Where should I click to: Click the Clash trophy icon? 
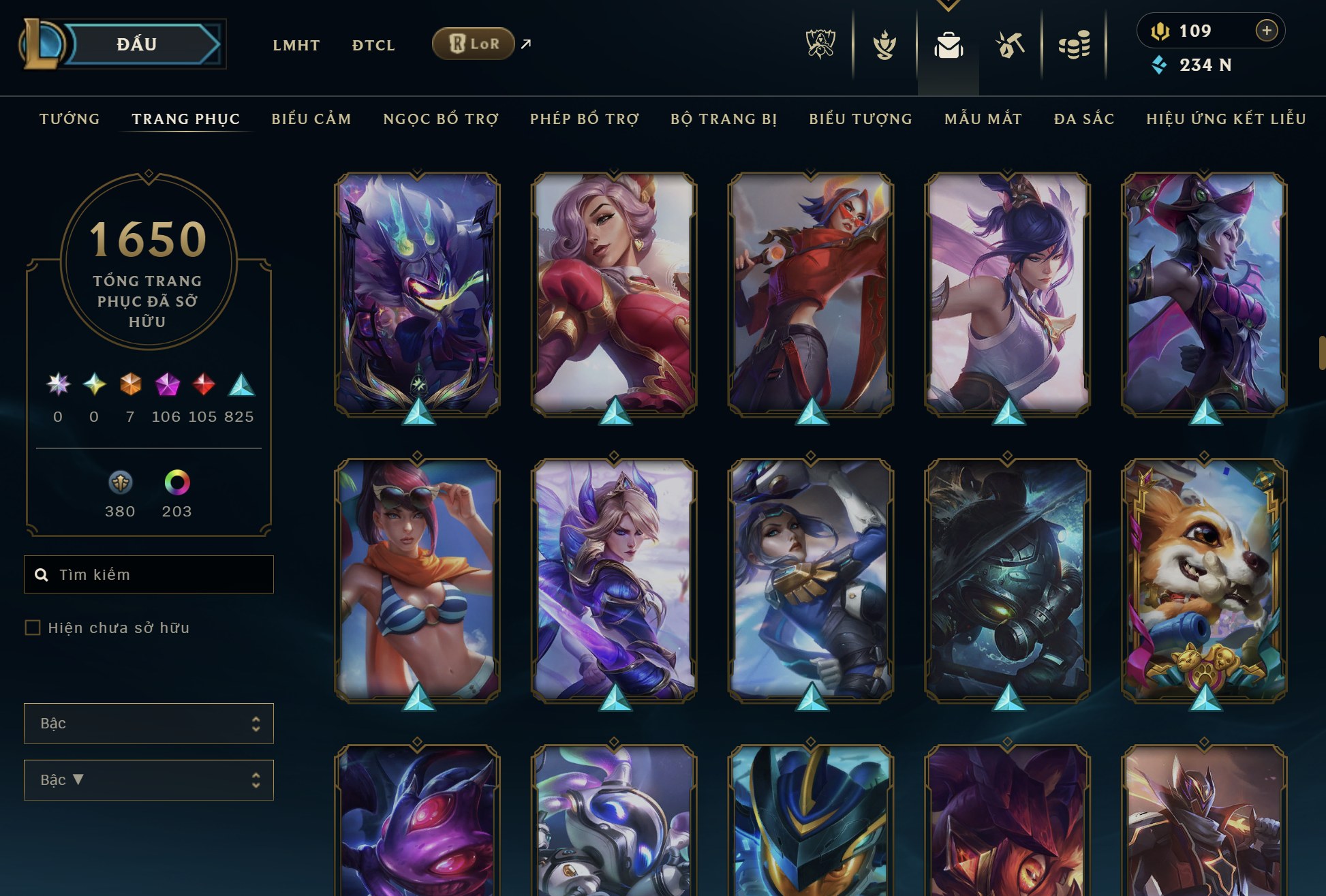(x=884, y=44)
